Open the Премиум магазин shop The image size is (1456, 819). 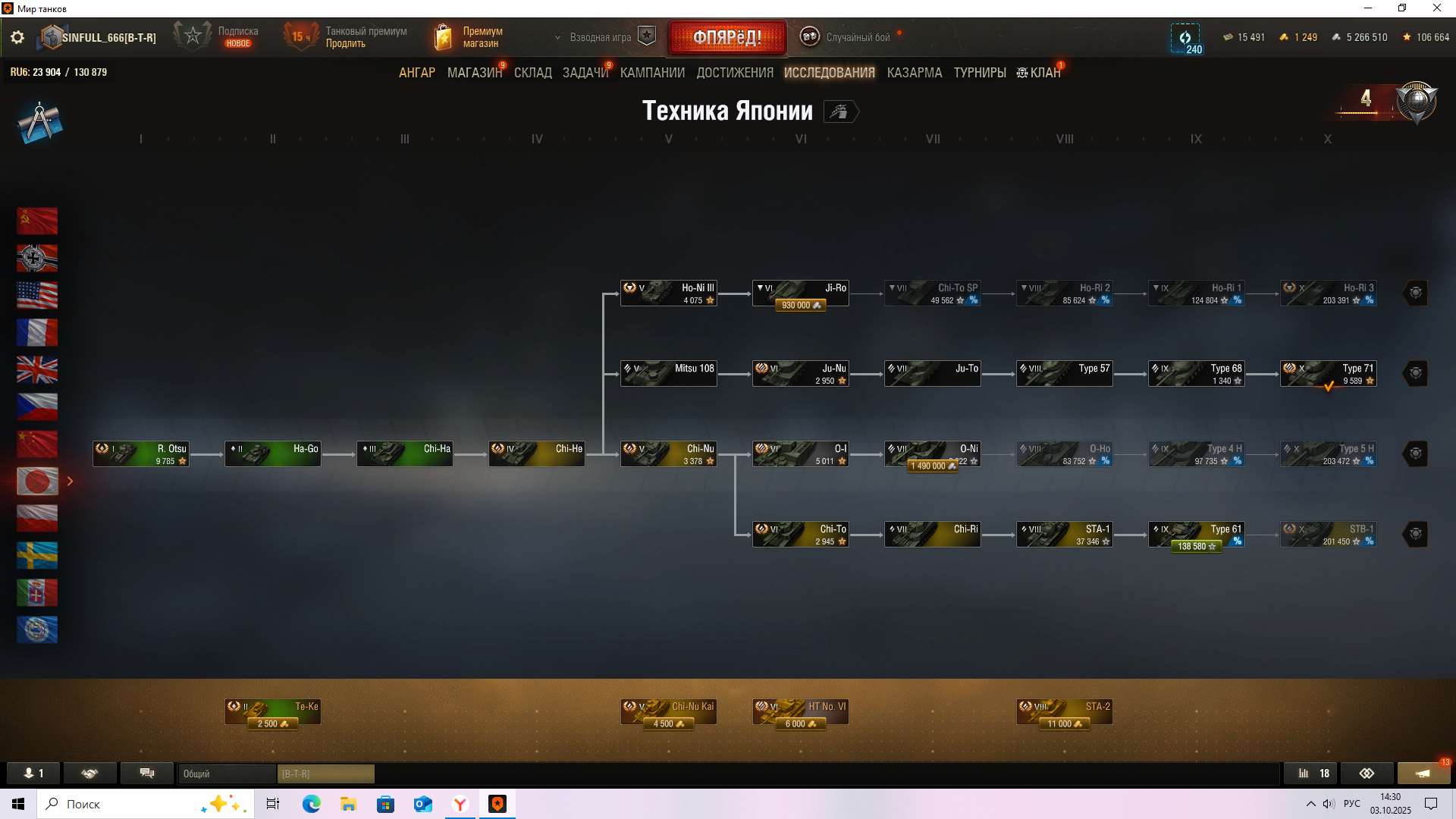coord(469,37)
